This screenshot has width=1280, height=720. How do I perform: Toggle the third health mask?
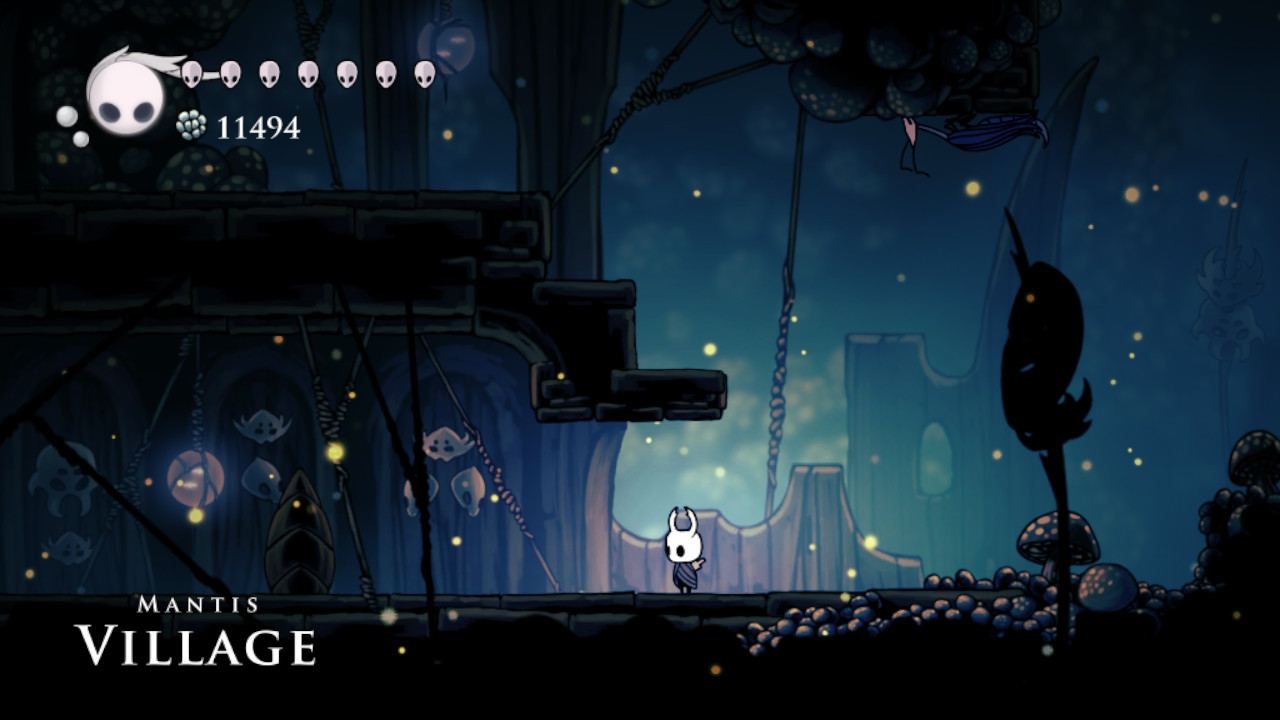(x=271, y=75)
